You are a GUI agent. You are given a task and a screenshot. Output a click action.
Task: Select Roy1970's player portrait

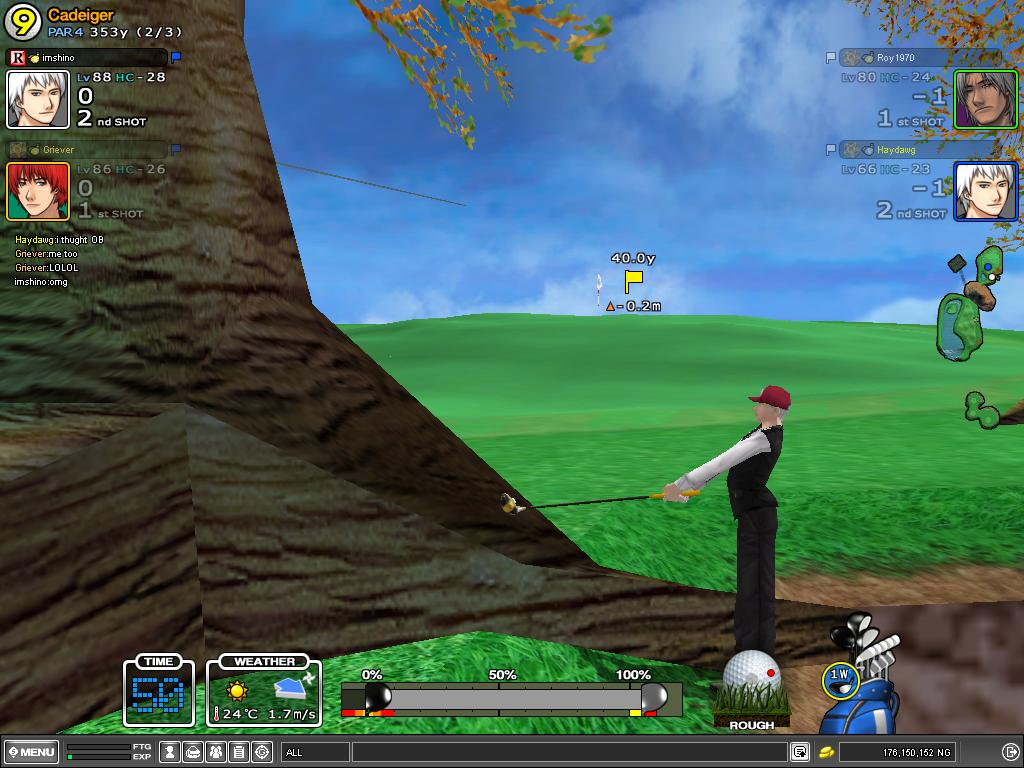pyautogui.click(x=985, y=99)
